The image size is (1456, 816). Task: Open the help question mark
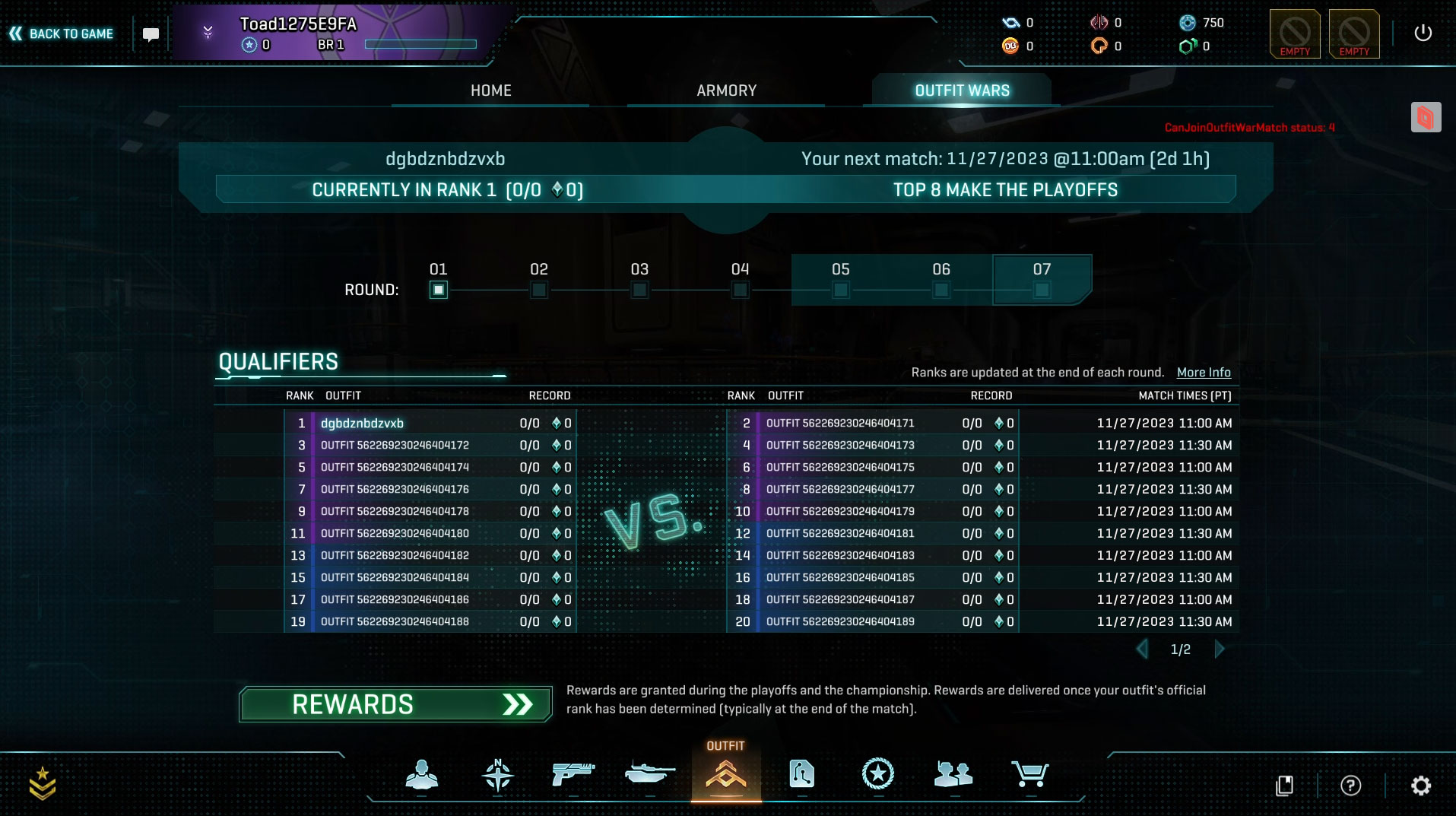1350,785
